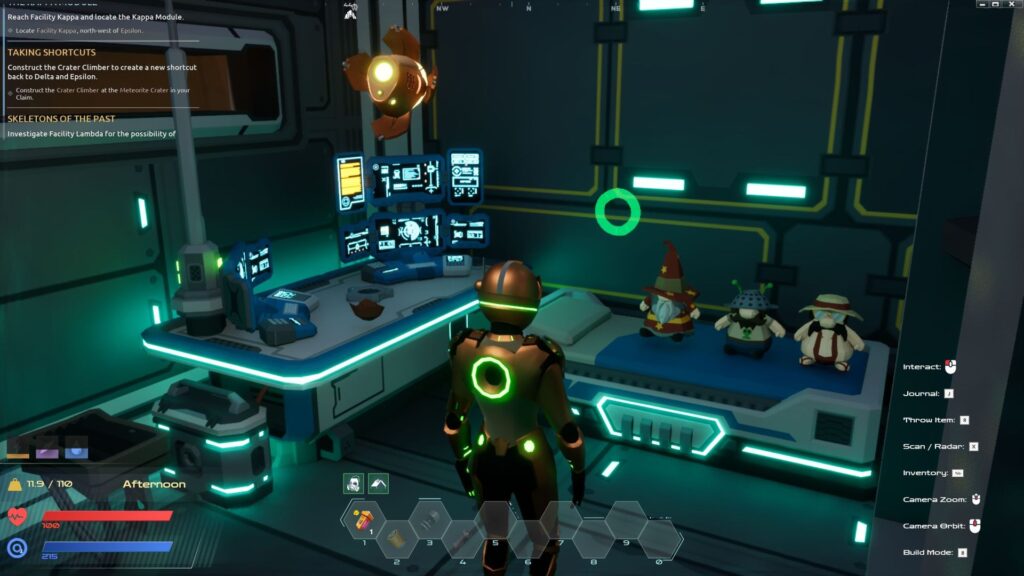Click the compass strip at the top
The image size is (1024, 576).
(640, 7)
